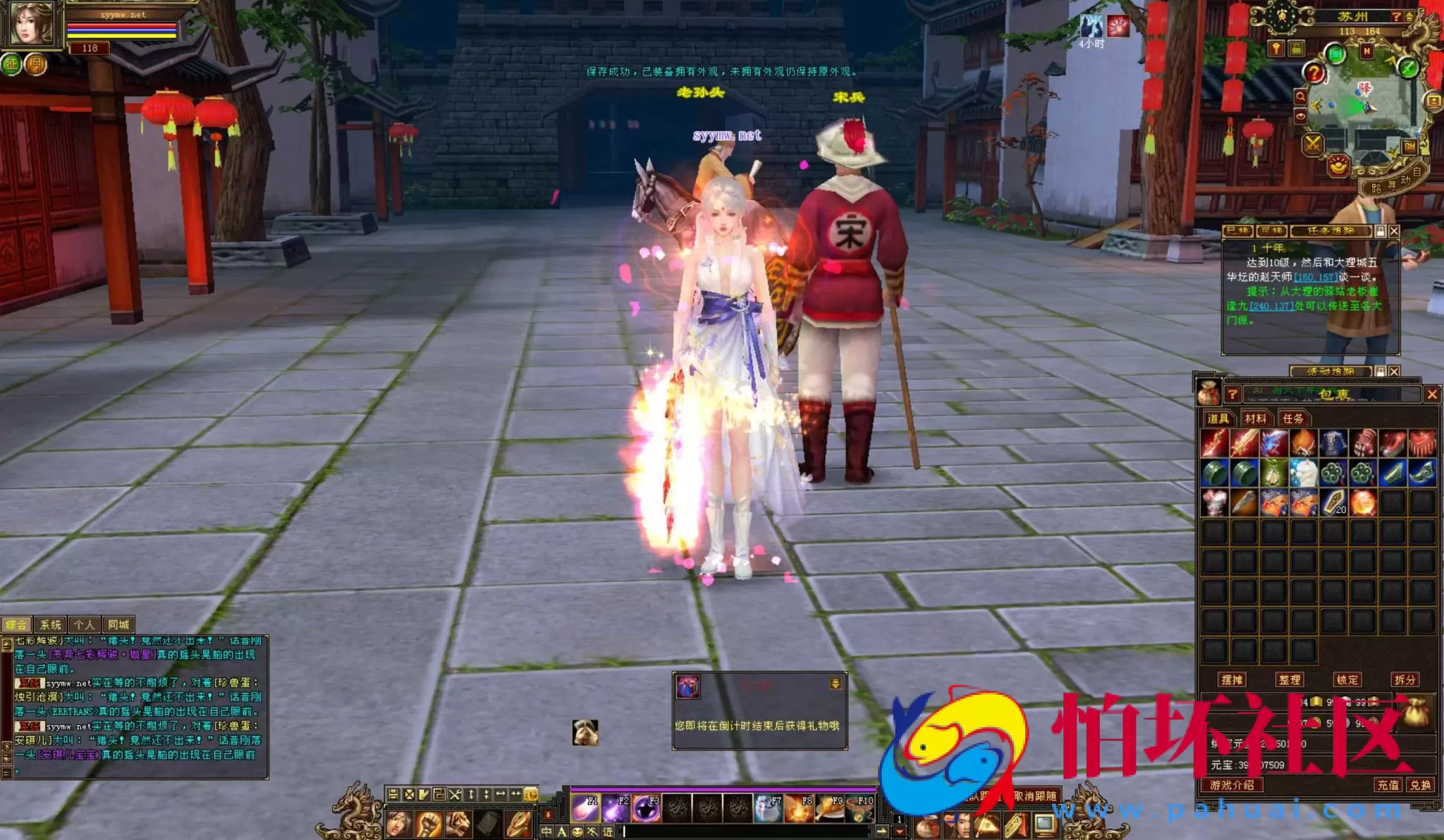Open the gold ingot shop icon under the minimap
The width and height of the screenshot is (1444, 840).
[x=1338, y=166]
